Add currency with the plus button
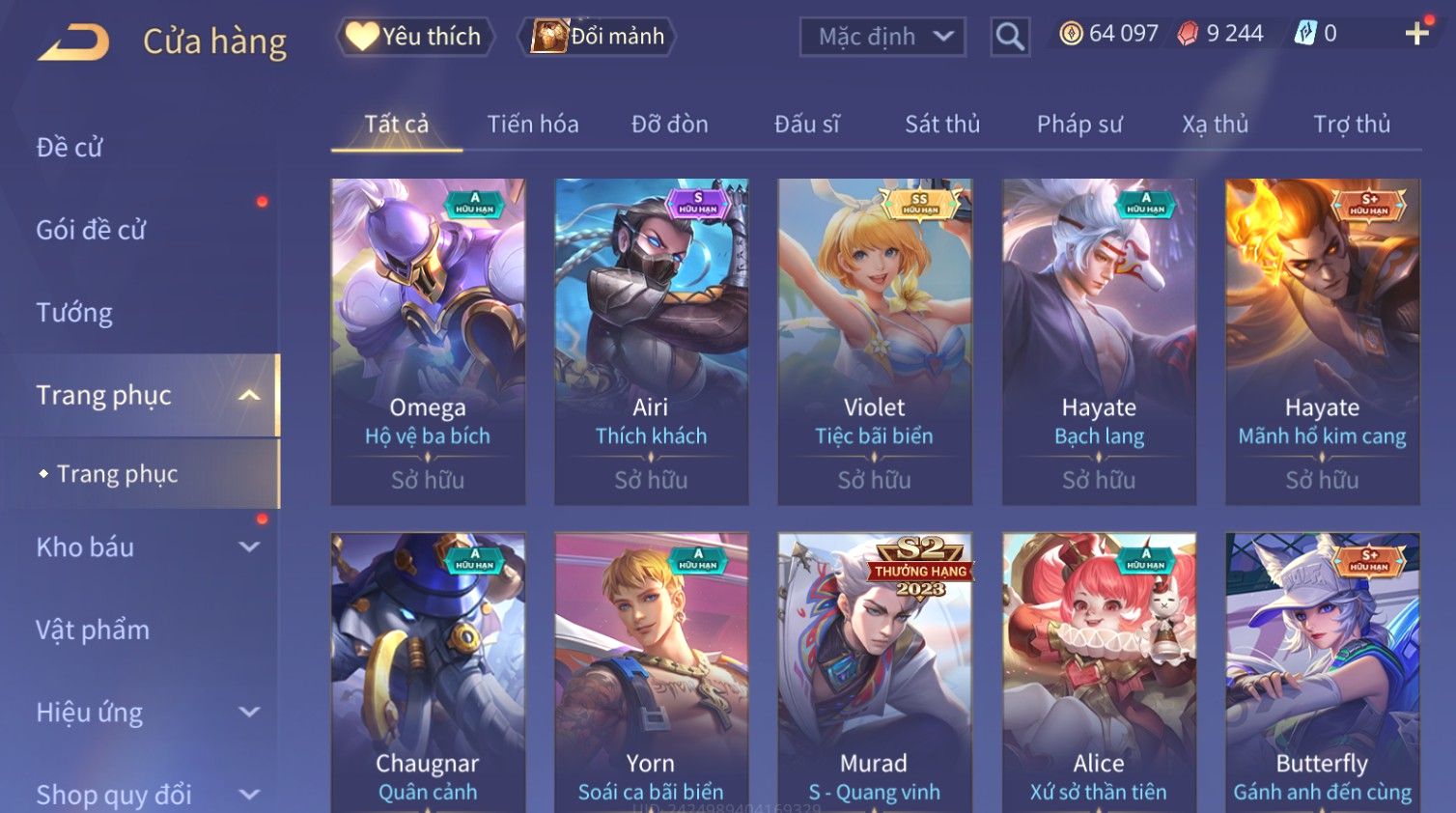The width and height of the screenshot is (1456, 813). [x=1416, y=34]
